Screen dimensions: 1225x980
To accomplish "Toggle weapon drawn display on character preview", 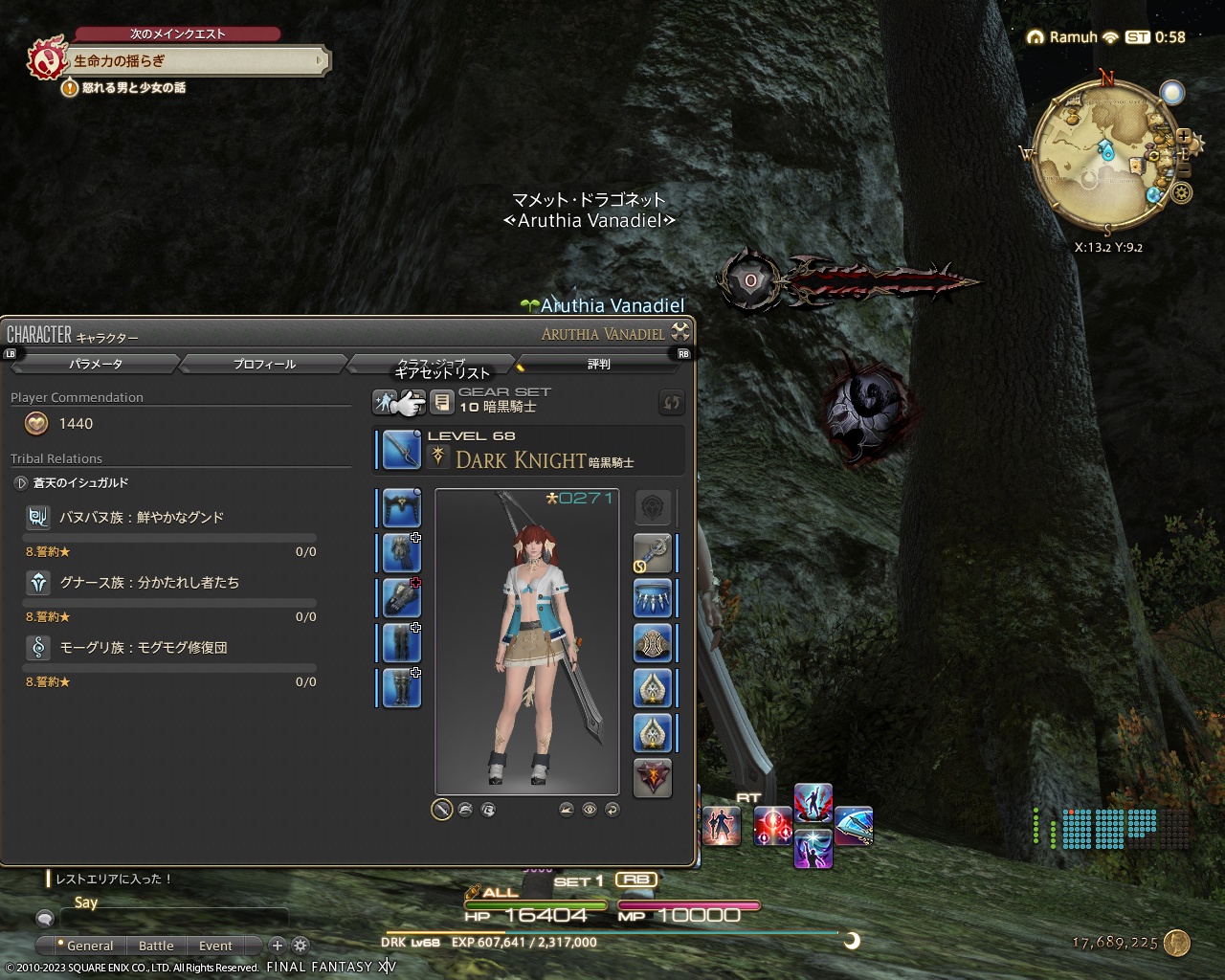I will 441,809.
